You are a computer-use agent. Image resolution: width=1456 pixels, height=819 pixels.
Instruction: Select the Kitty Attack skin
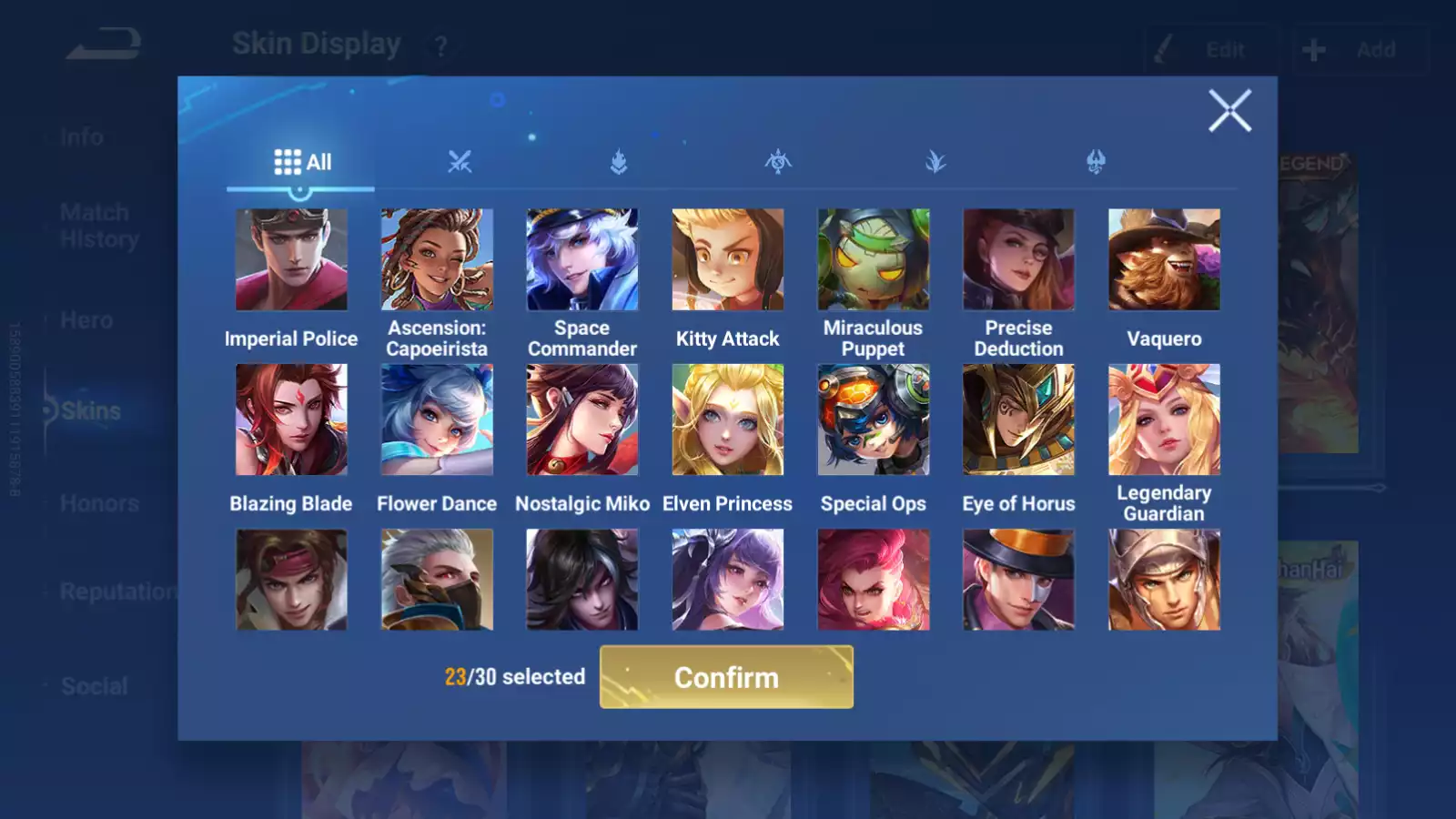click(728, 260)
